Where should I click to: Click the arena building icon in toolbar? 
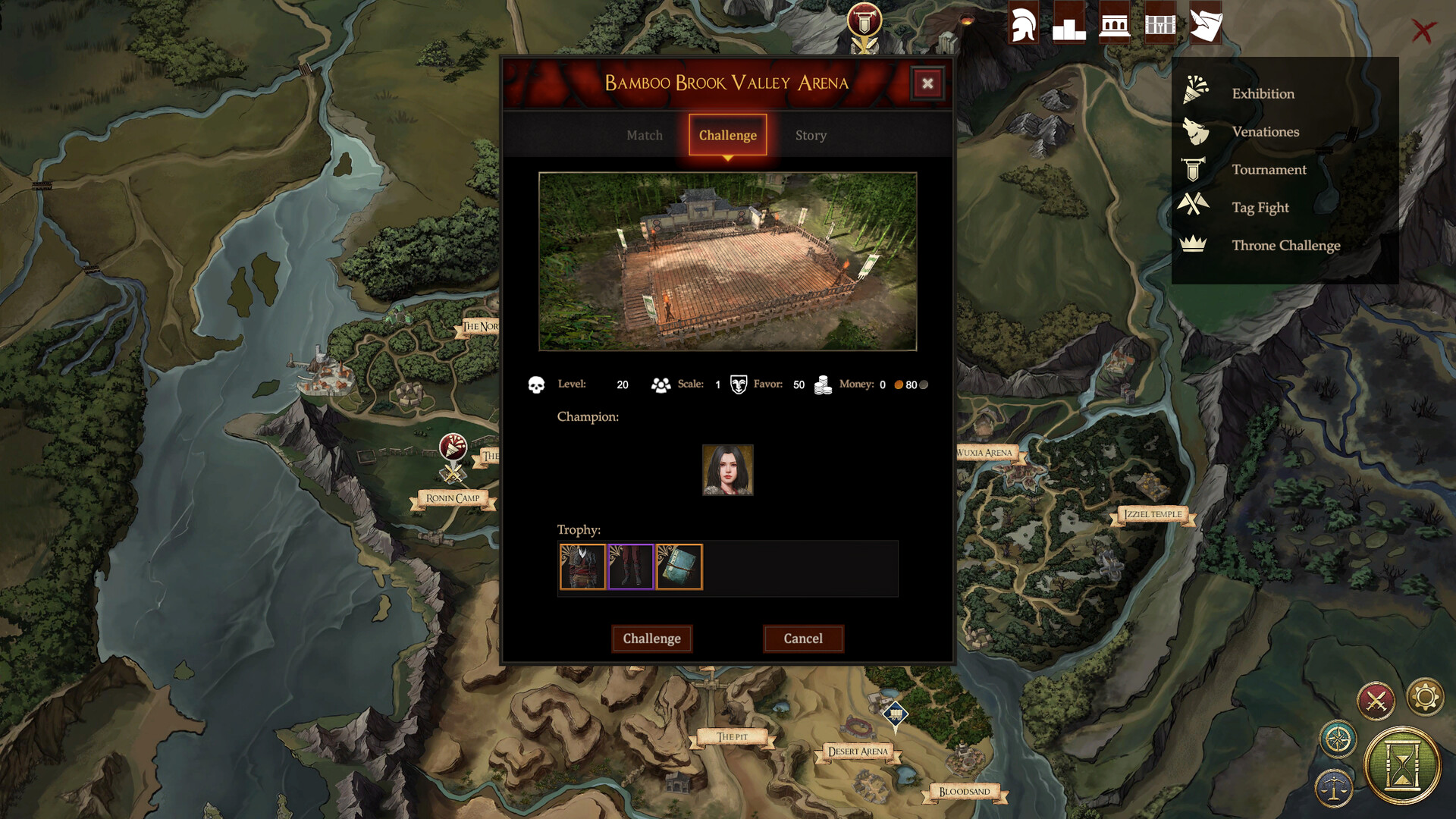click(x=1115, y=24)
